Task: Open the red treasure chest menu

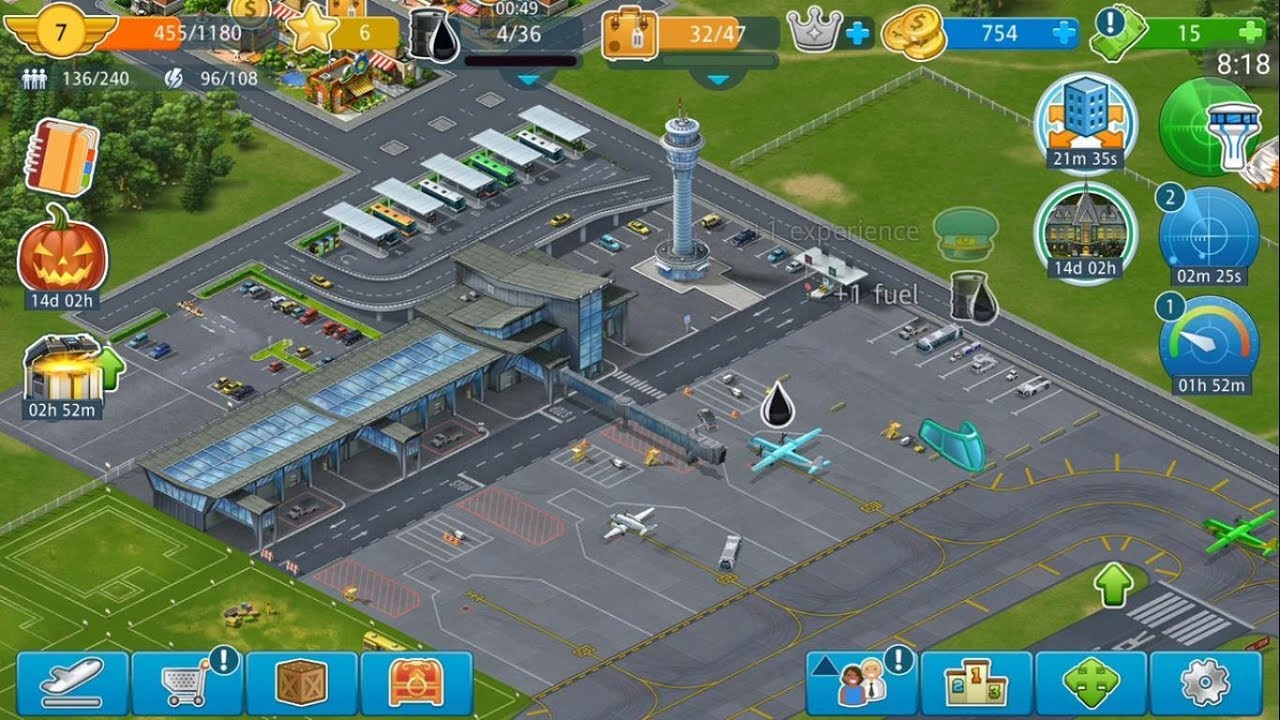Action: 416,684
